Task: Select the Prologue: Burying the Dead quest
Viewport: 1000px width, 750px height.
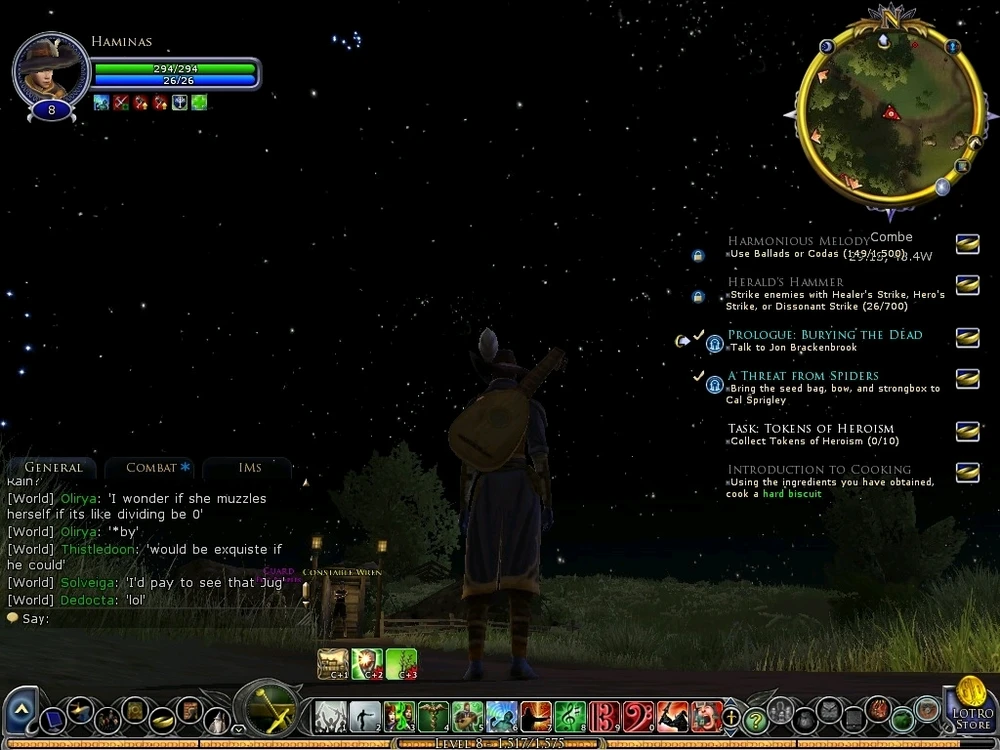Action: (x=824, y=335)
